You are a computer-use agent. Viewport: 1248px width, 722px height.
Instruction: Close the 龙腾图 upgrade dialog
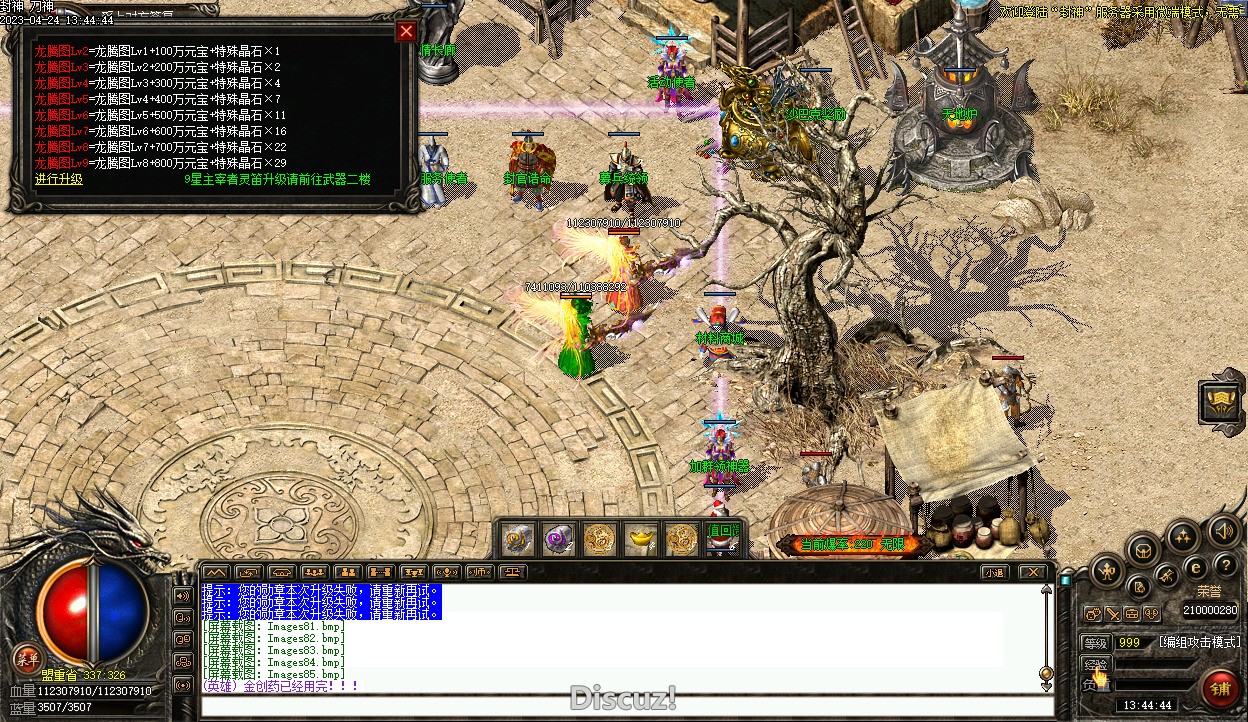tap(406, 31)
